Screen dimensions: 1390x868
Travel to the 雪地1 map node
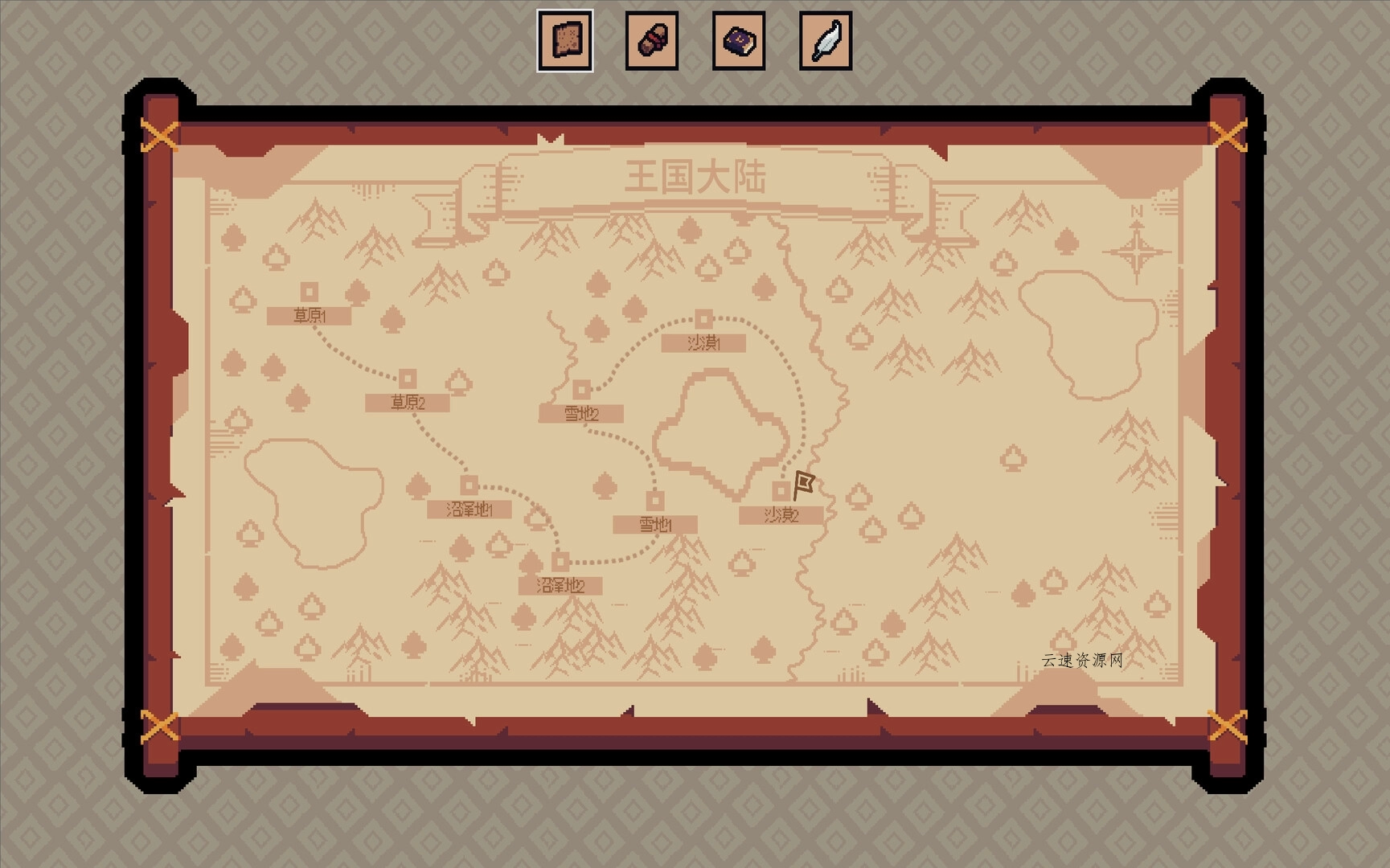(655, 501)
